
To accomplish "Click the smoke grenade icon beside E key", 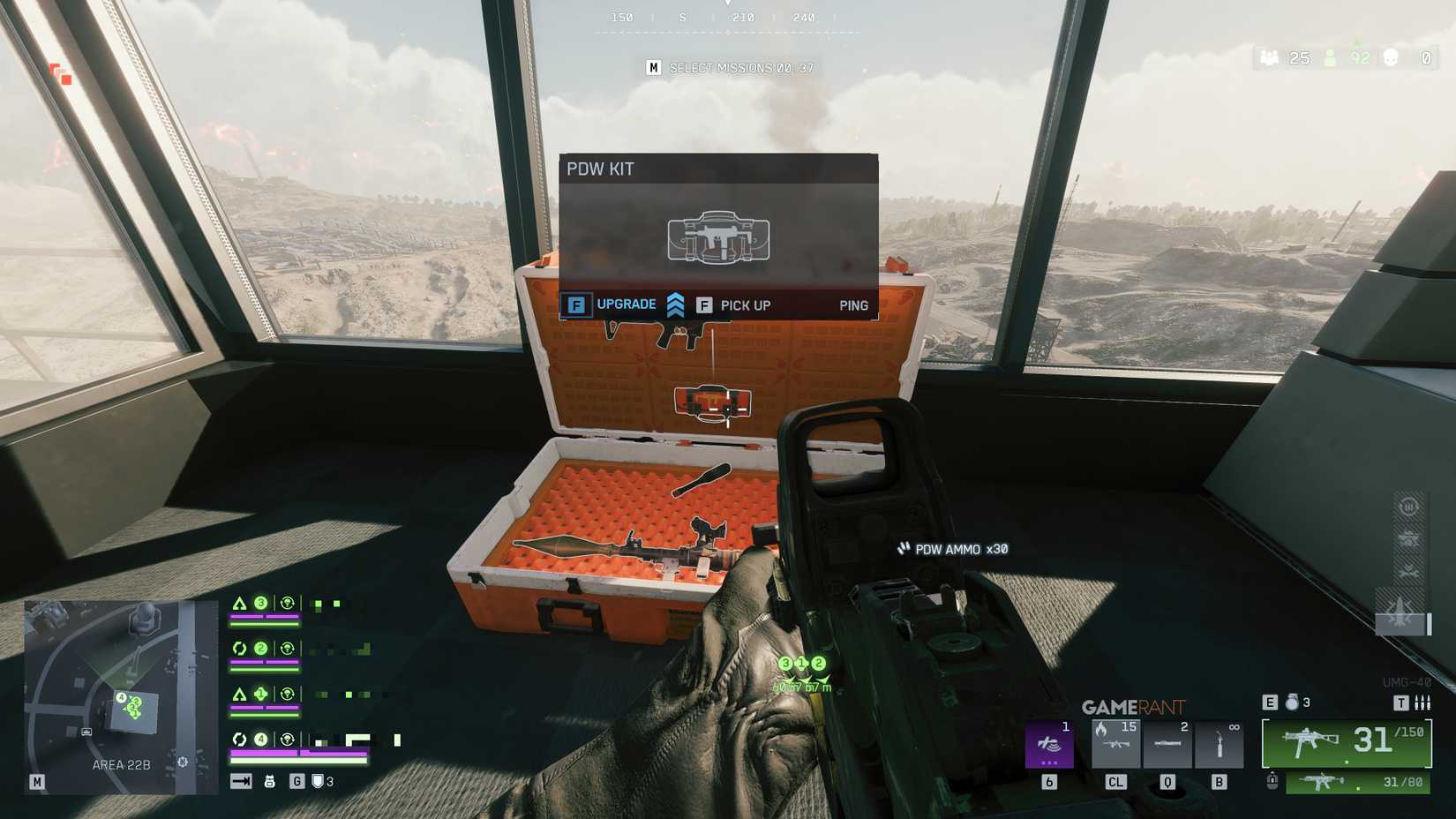I will [1292, 703].
